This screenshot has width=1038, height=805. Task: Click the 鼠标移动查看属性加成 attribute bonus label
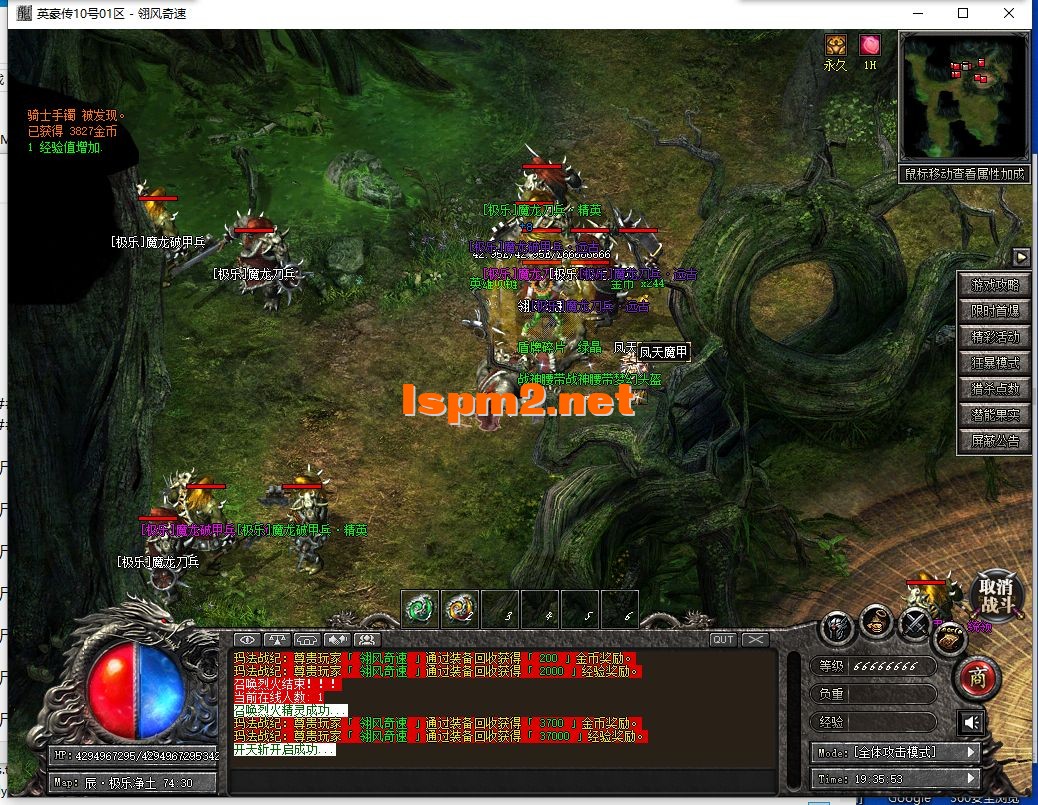tap(964, 174)
